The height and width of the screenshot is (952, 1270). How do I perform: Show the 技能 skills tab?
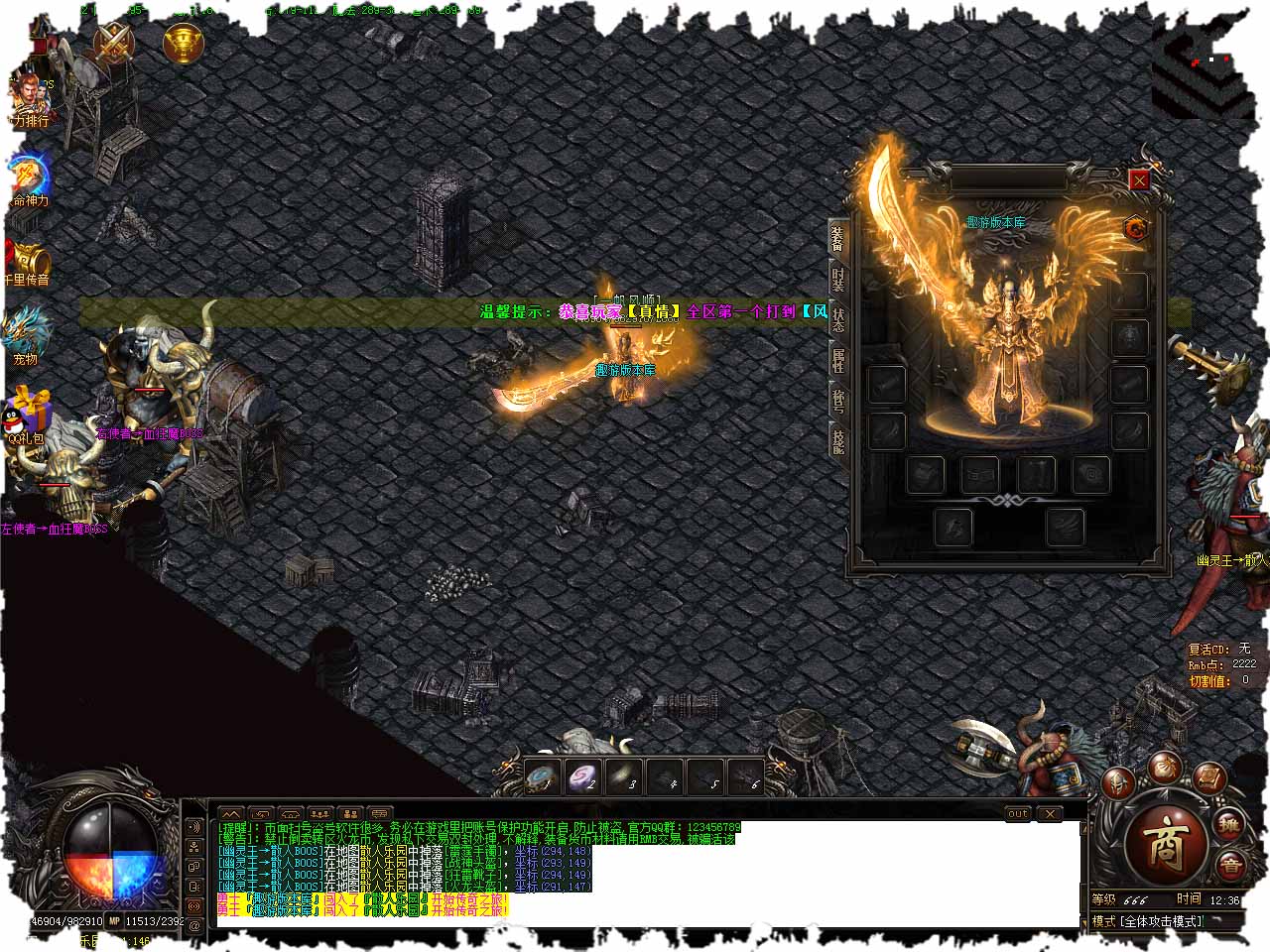[838, 437]
